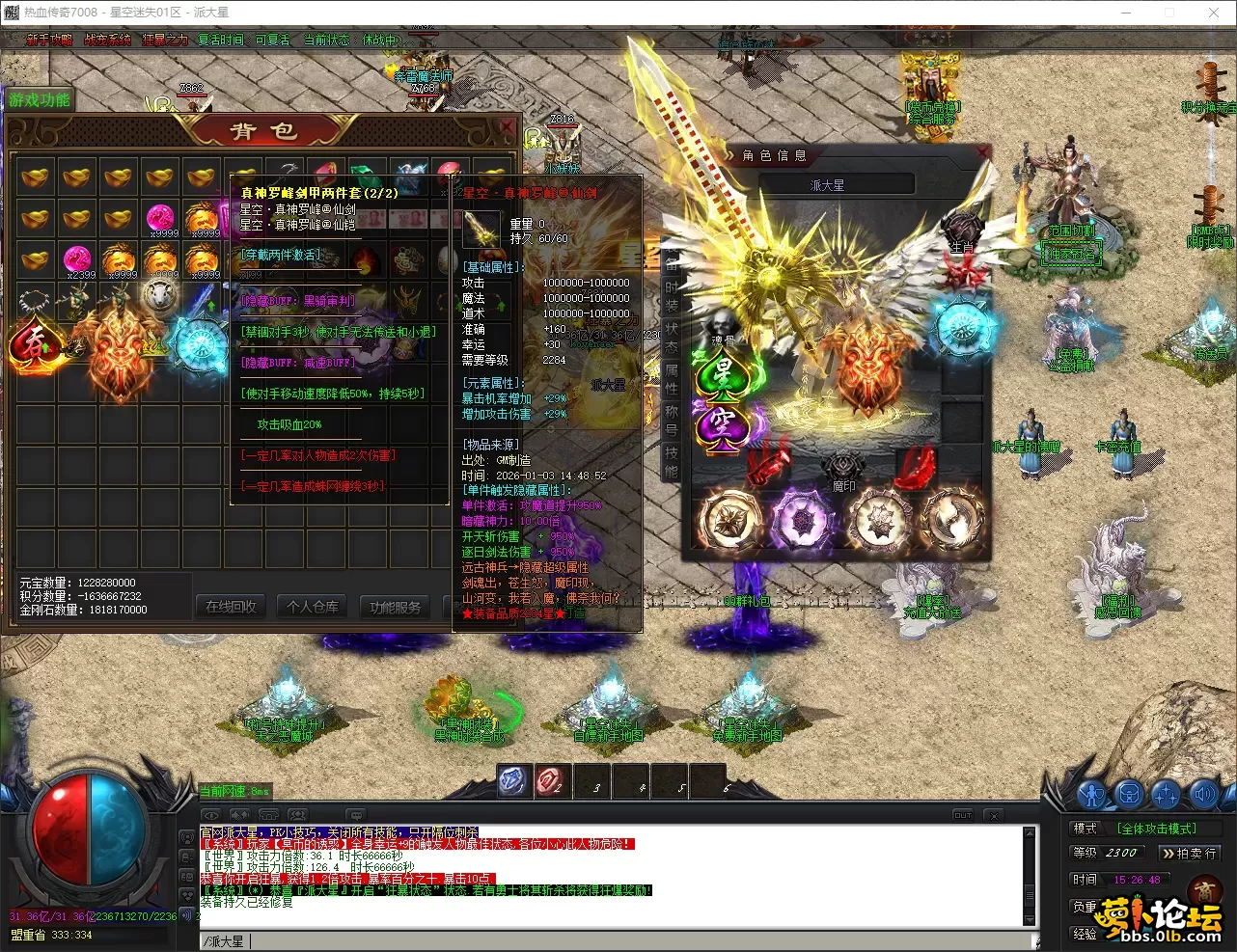Open the 拍卖行 auction house
Viewport: 1237px width, 952px height.
[1188, 853]
